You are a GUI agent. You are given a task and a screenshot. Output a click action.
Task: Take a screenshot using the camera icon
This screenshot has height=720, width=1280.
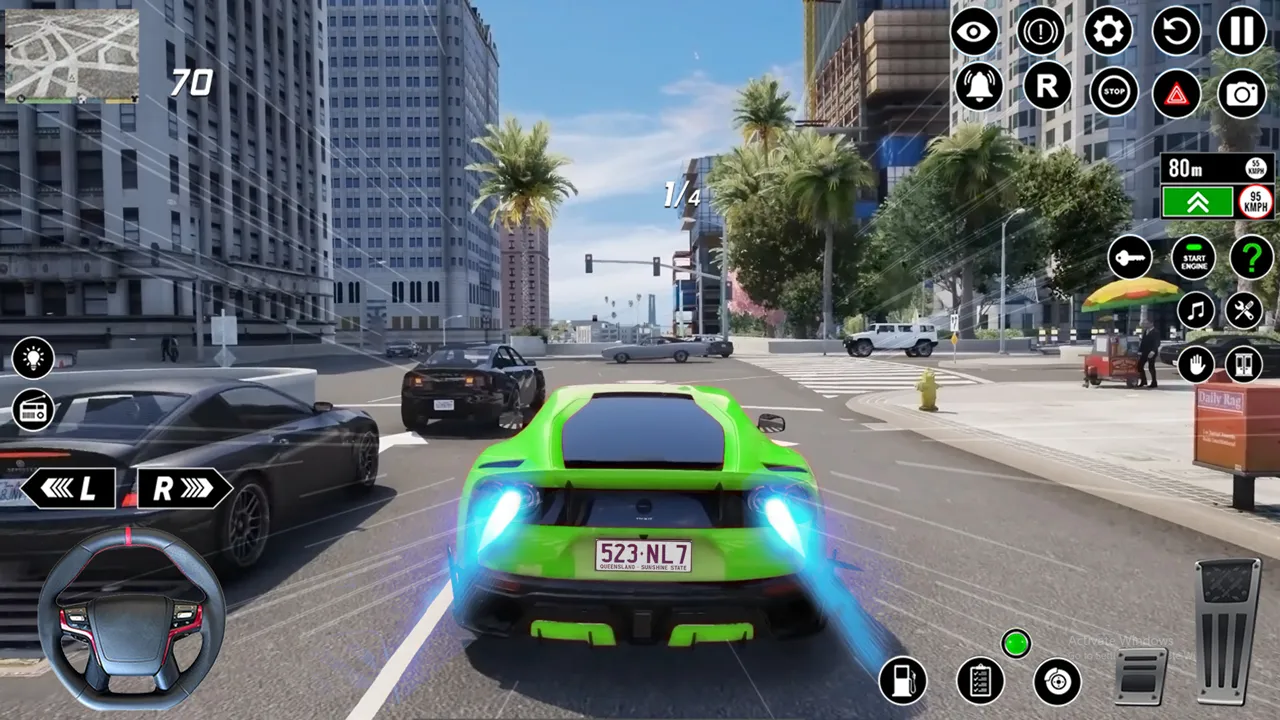point(1241,93)
